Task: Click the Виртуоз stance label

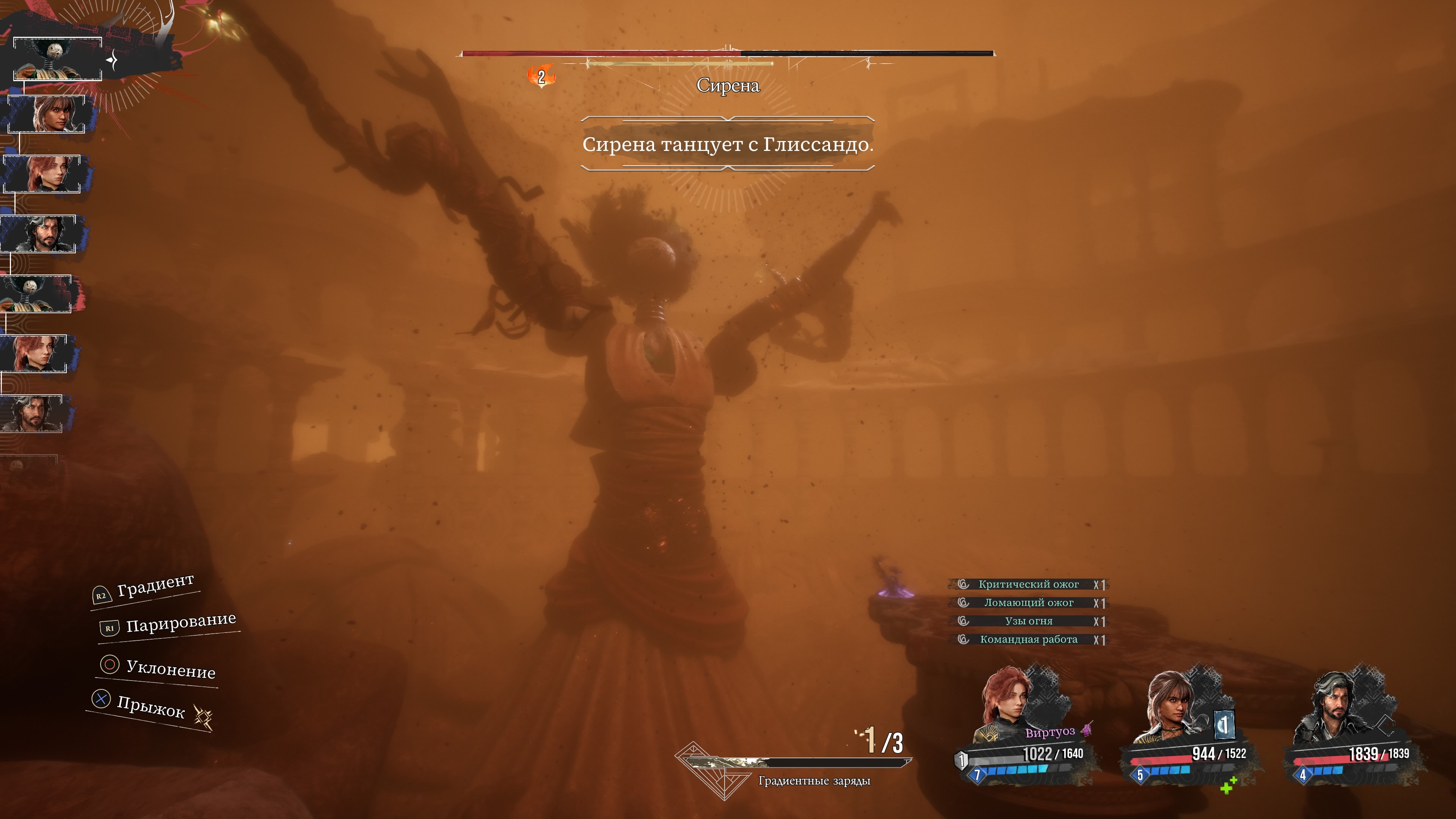Action: (1050, 733)
